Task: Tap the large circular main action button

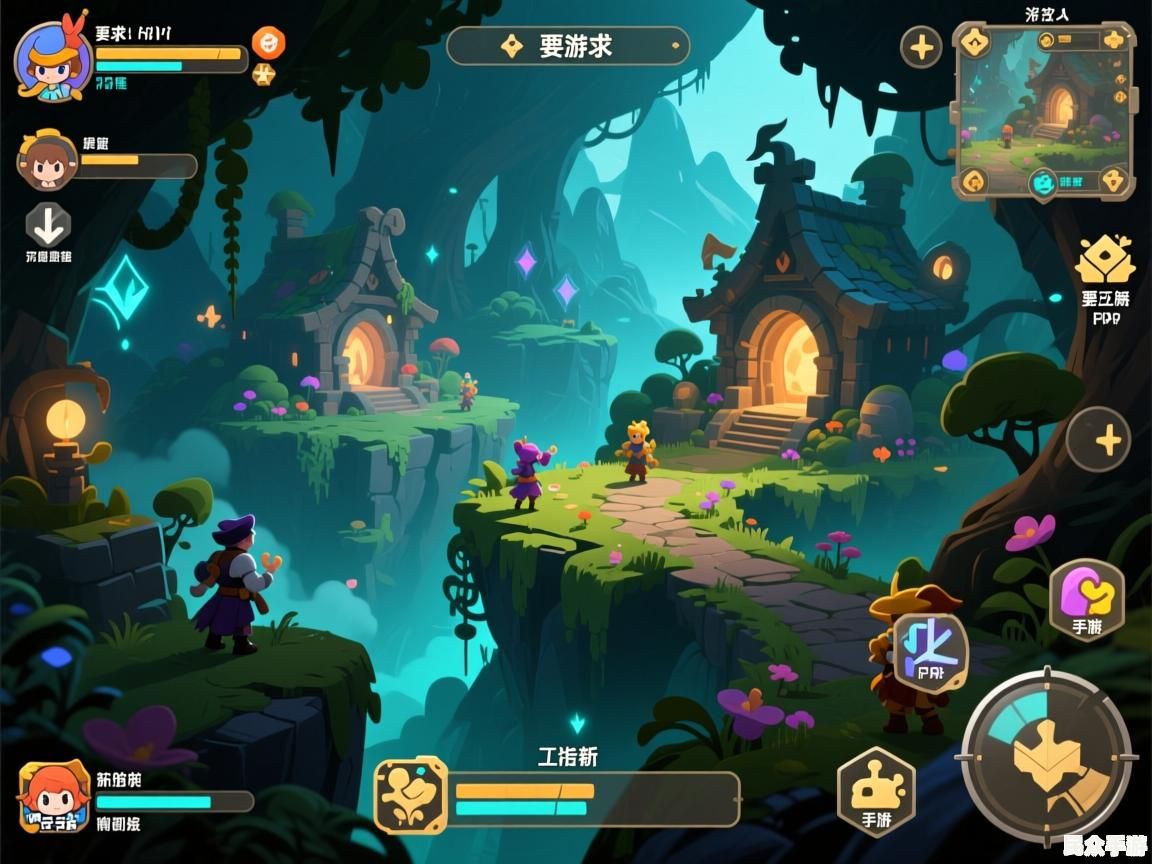Action: (1046, 755)
